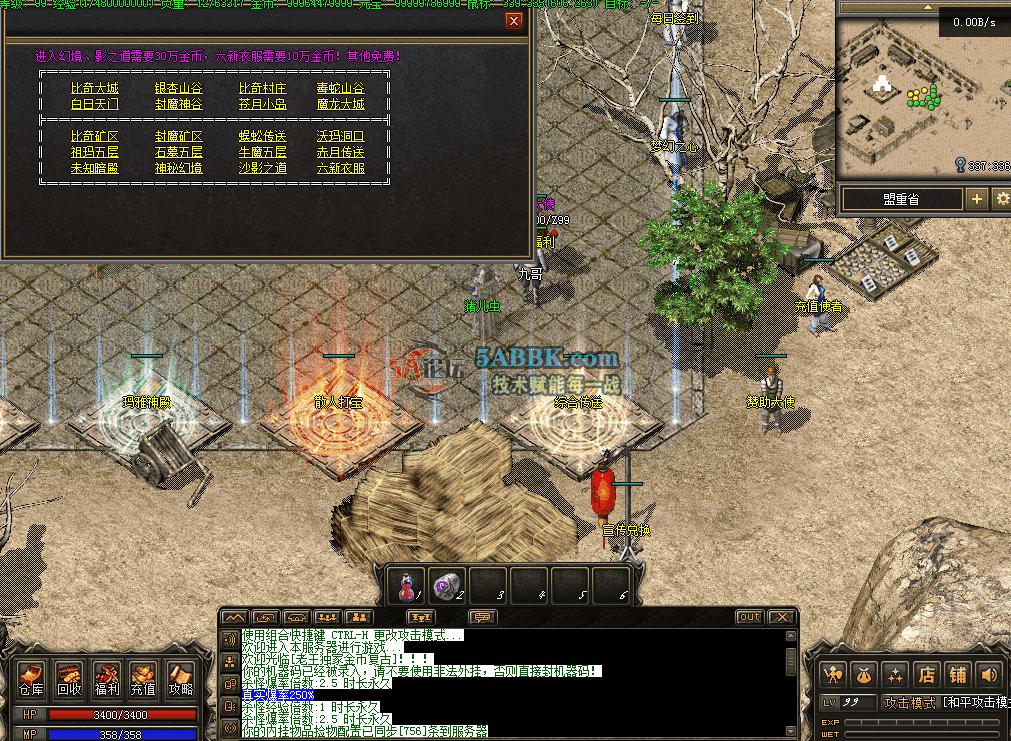Open the 充值 recharge menu

click(x=143, y=679)
